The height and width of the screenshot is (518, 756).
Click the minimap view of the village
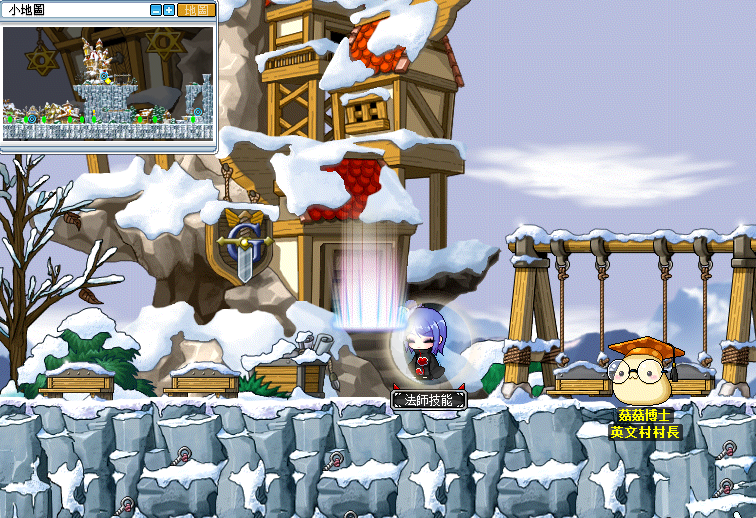pos(108,83)
